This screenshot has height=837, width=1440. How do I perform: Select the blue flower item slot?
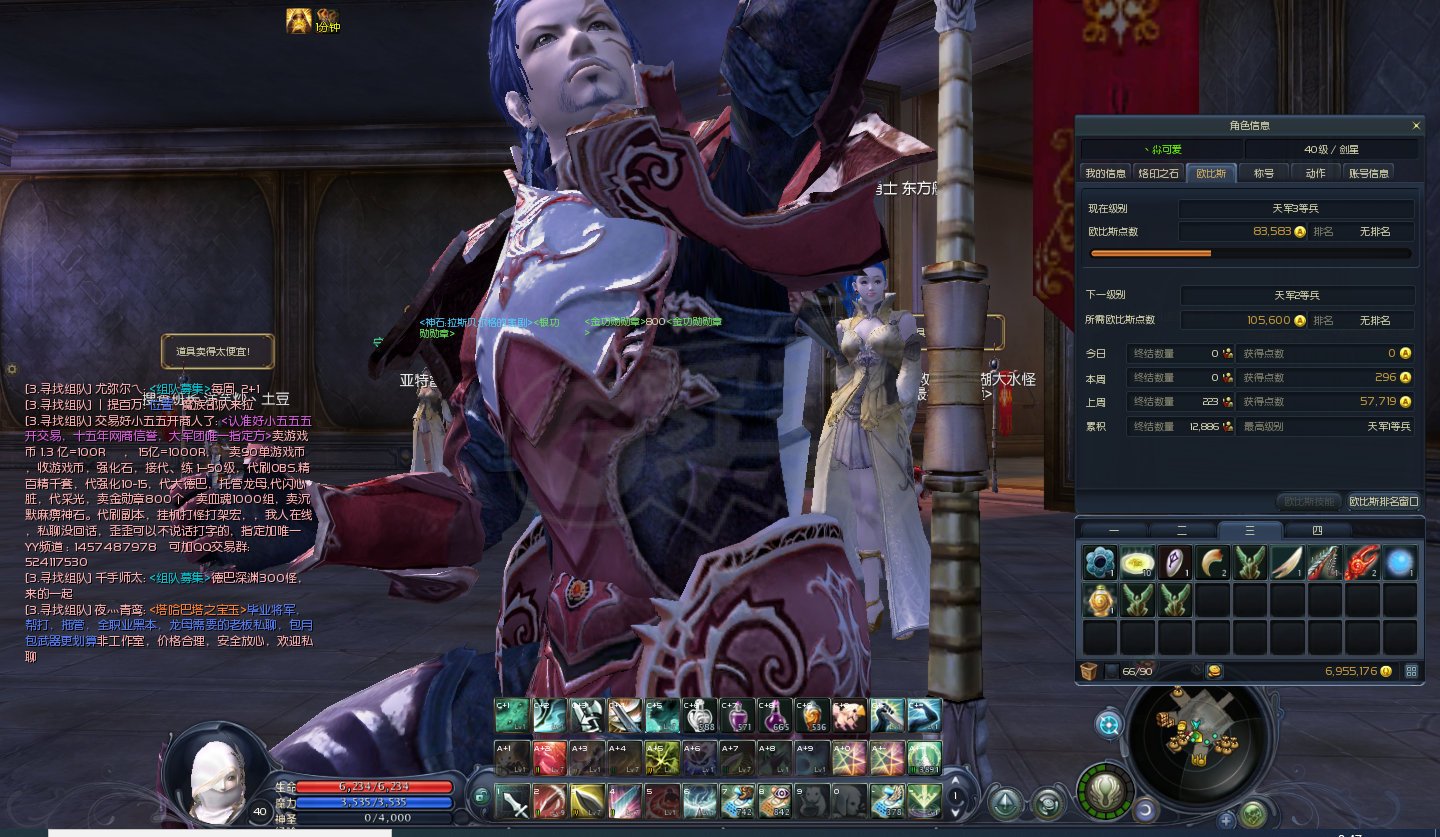1100,563
